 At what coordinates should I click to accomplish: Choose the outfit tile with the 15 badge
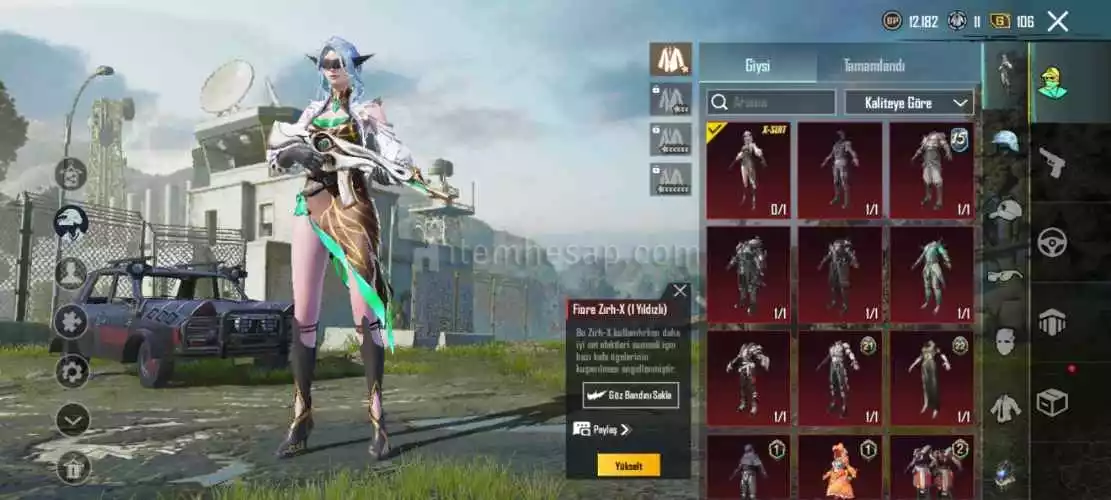coord(932,170)
